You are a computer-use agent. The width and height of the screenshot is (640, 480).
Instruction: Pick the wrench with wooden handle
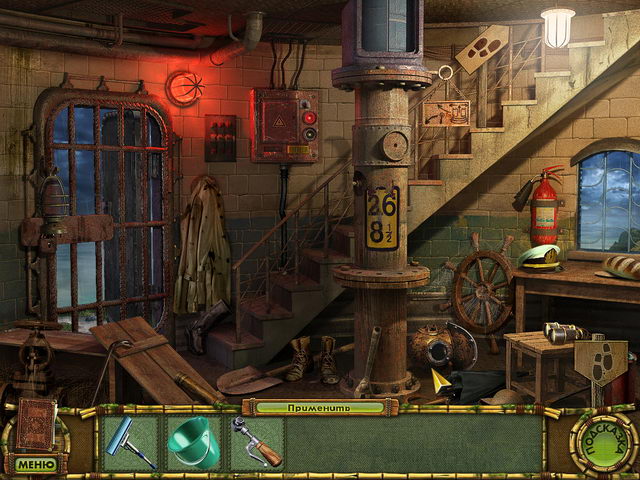coord(256,441)
